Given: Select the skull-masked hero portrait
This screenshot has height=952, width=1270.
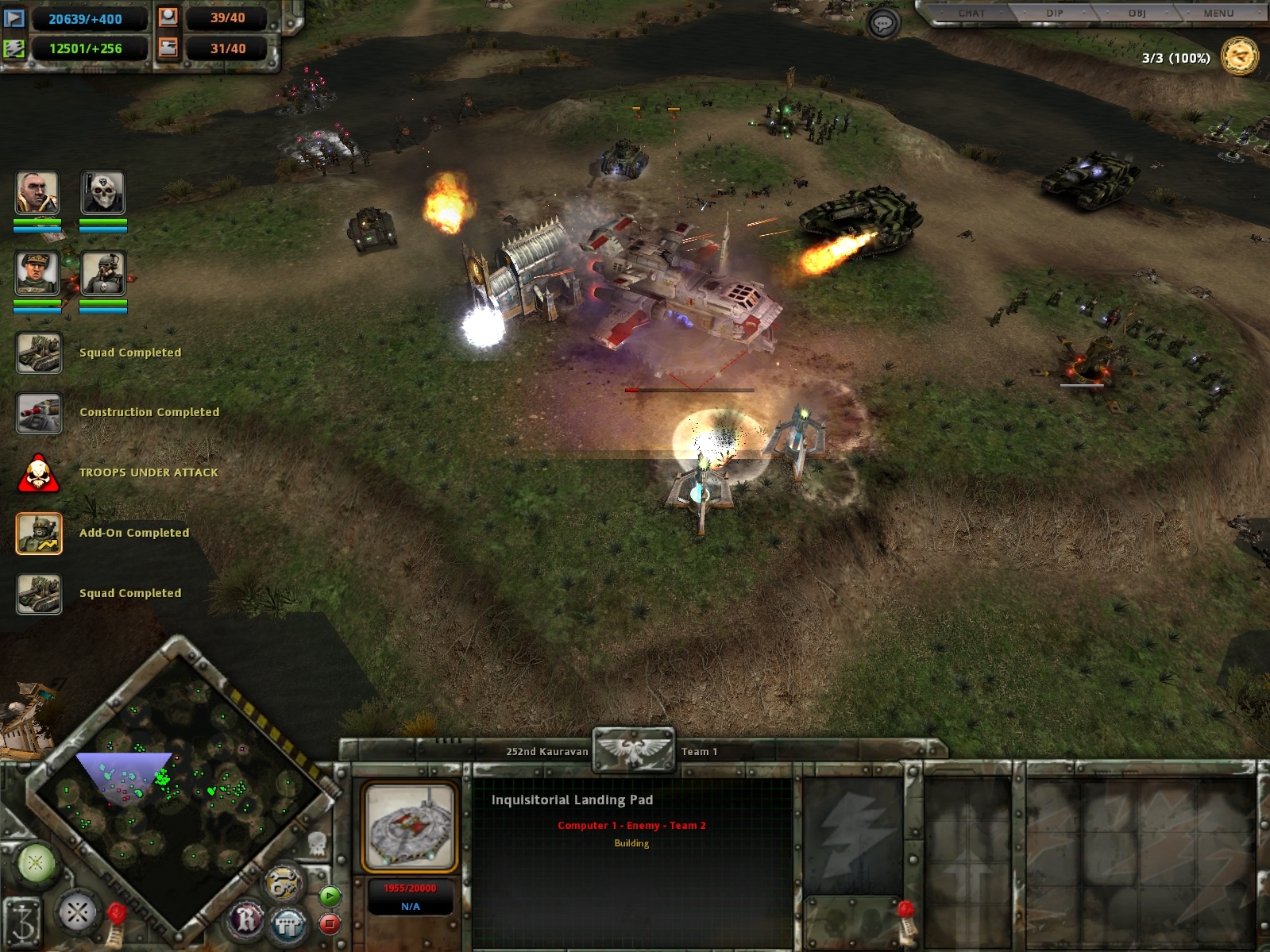Looking at the screenshot, I should pos(103,193).
